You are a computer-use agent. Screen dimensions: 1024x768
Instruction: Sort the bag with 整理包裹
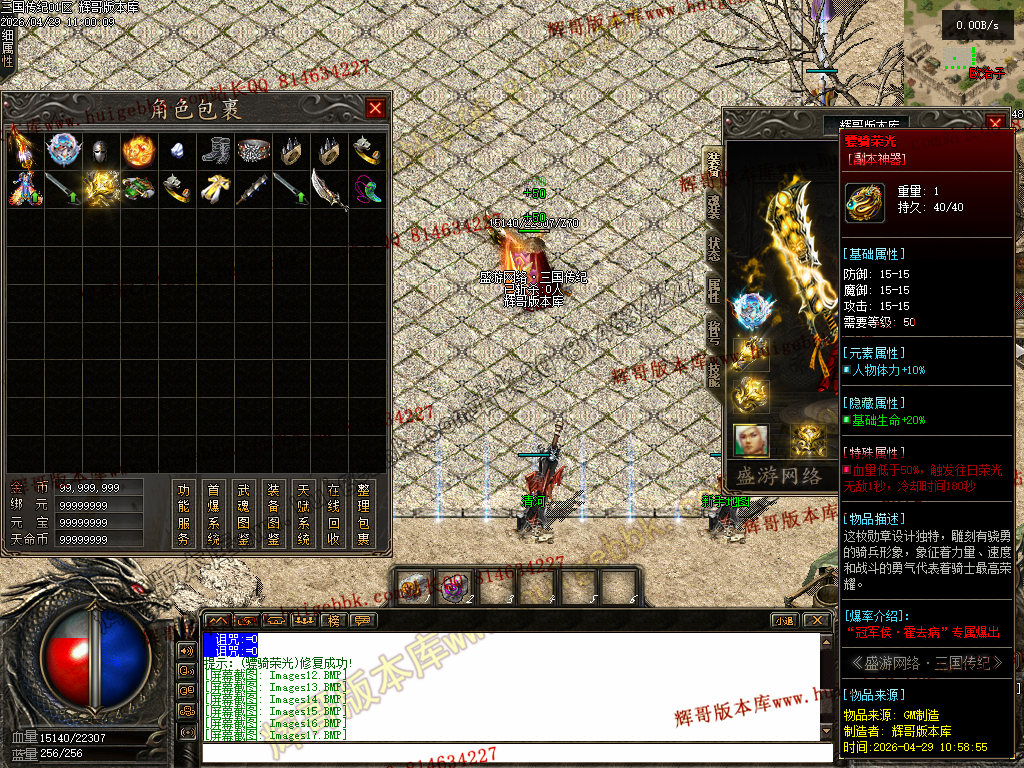pyautogui.click(x=364, y=514)
